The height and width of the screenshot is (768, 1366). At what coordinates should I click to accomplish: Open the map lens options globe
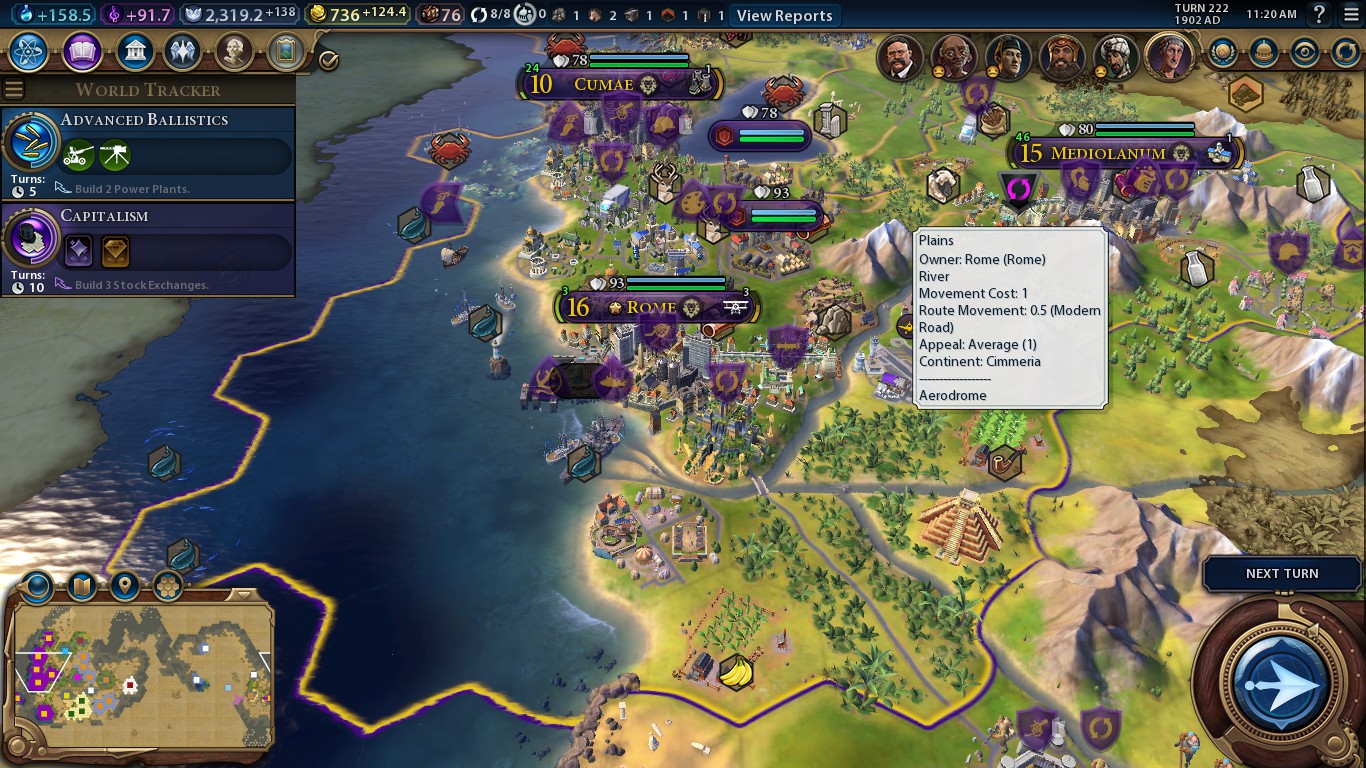pos(36,588)
